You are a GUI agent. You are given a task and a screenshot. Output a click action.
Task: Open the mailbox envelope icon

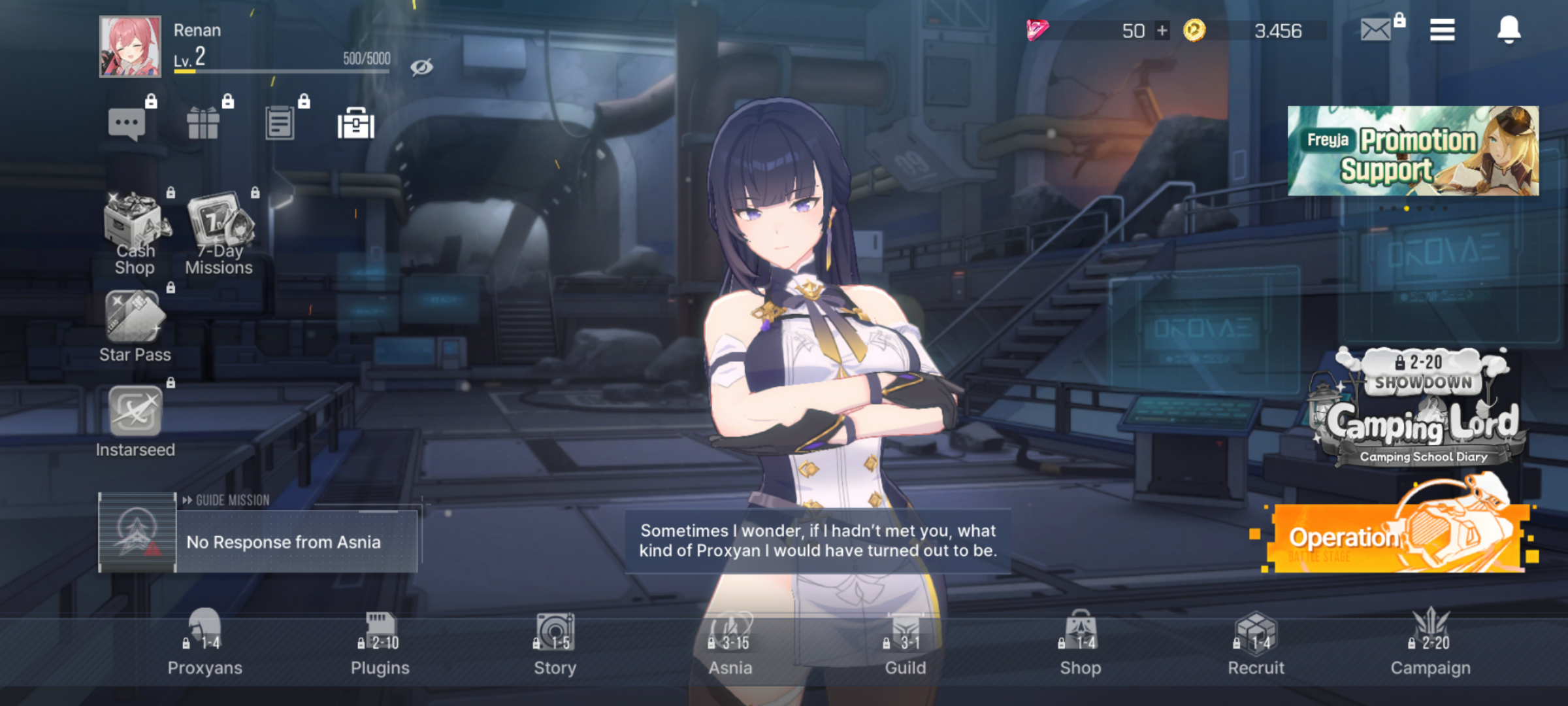tap(1375, 29)
